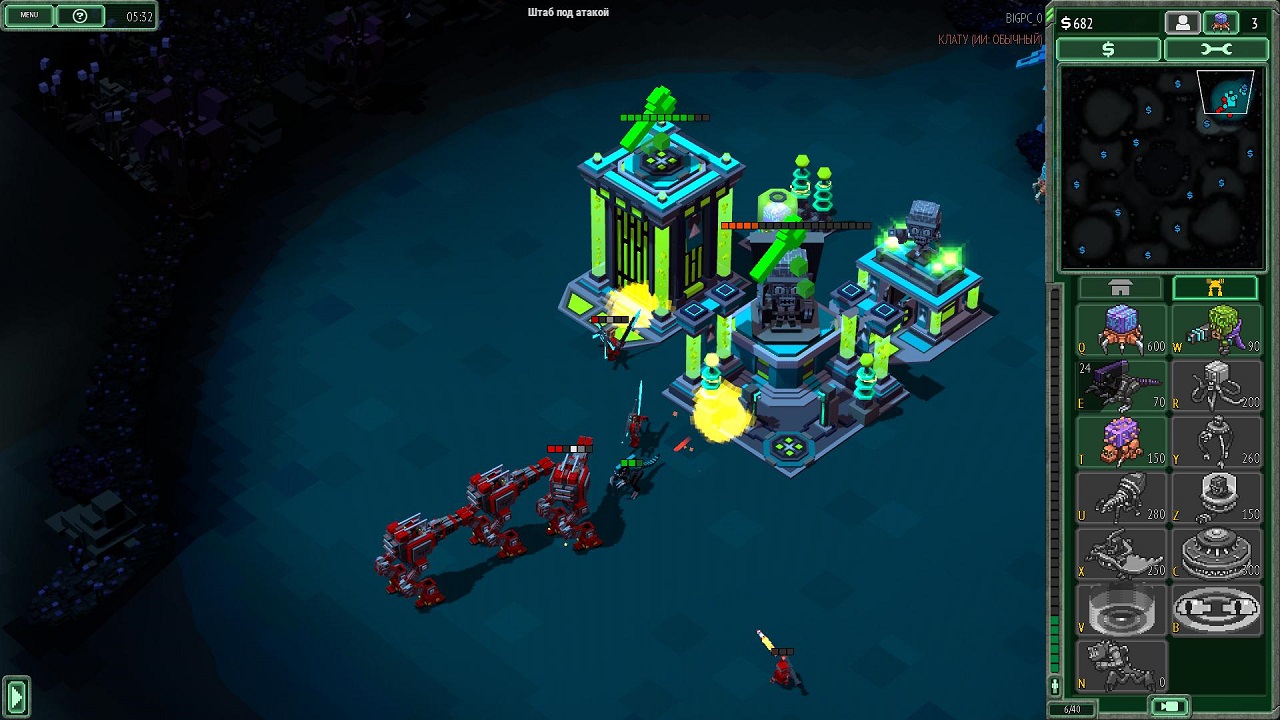Screen dimensions: 1280x720
Task: Select the greyed clawed unit costing 260
Action: pos(1215,442)
